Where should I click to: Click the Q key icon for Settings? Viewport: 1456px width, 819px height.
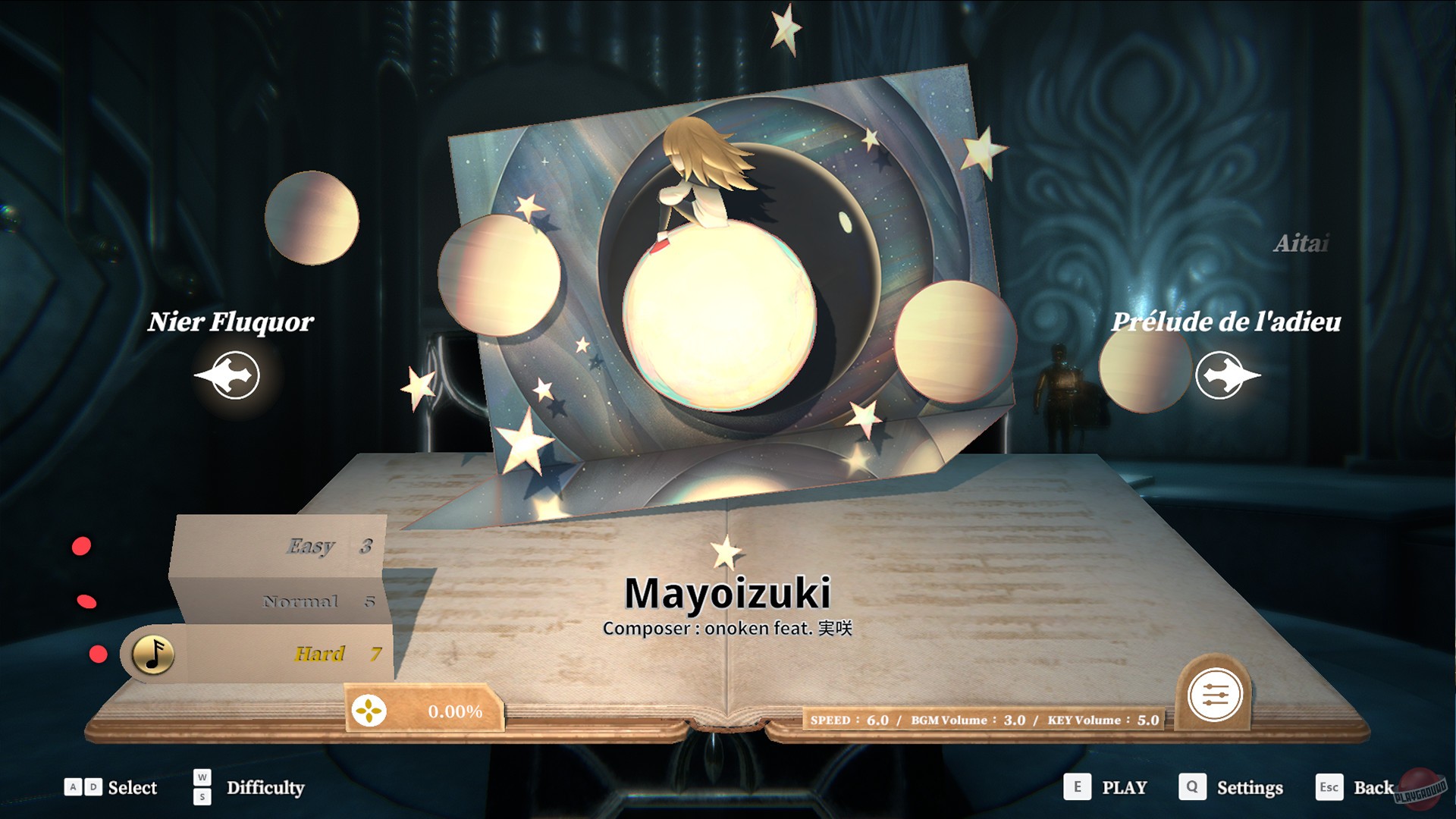click(1192, 788)
